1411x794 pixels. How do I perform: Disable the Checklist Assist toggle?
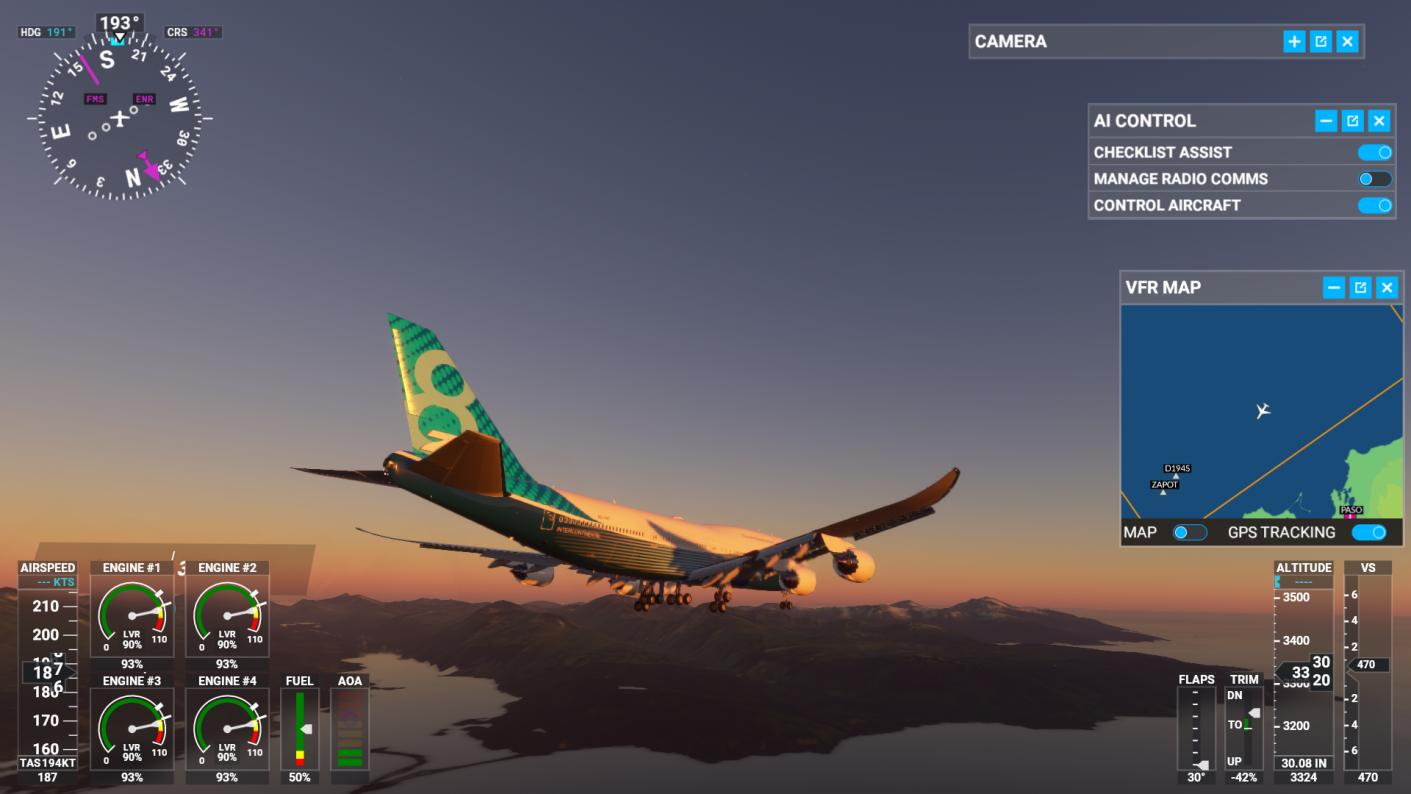click(x=1375, y=152)
